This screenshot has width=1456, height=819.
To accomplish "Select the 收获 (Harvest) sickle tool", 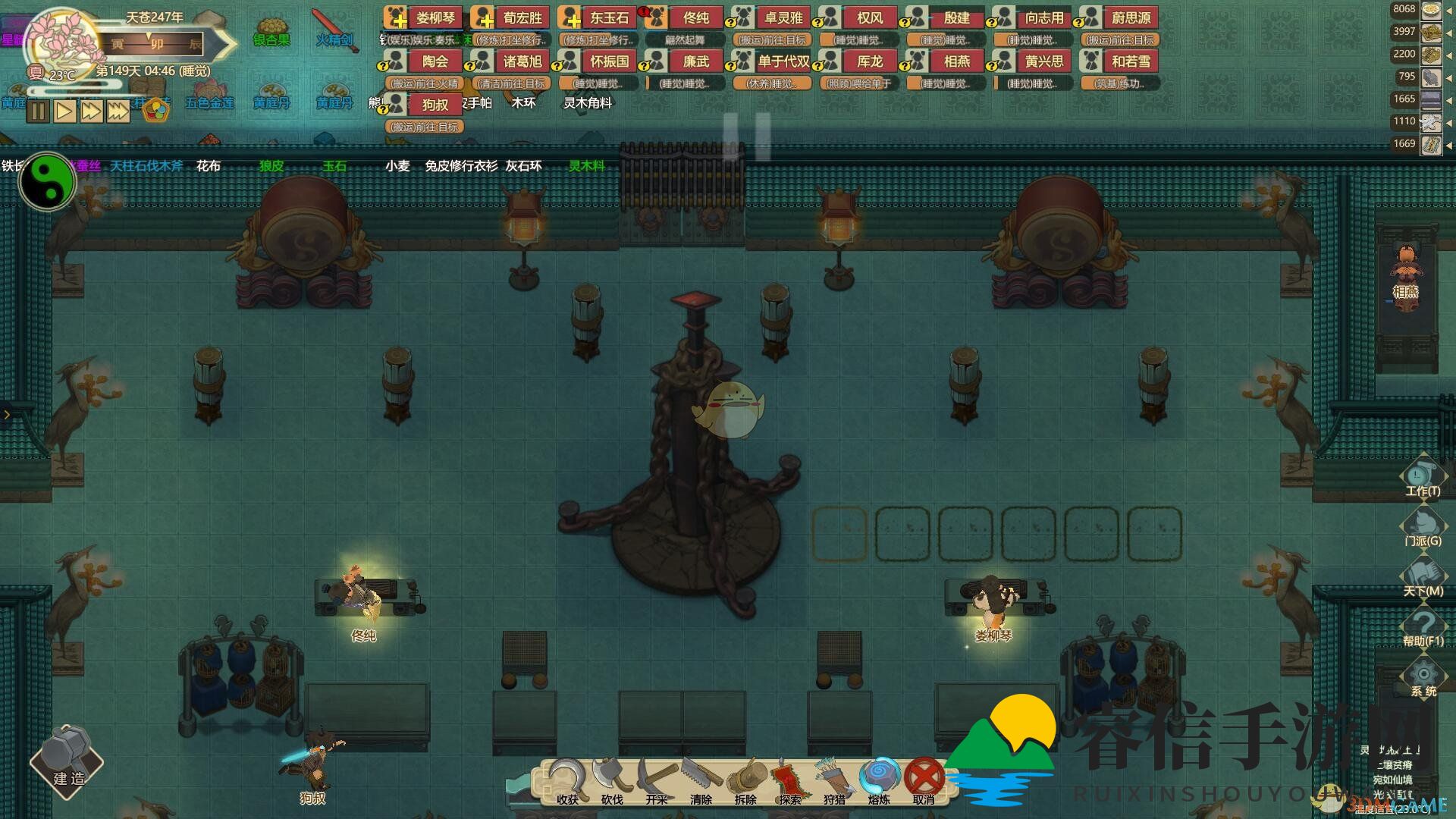I will [566, 780].
